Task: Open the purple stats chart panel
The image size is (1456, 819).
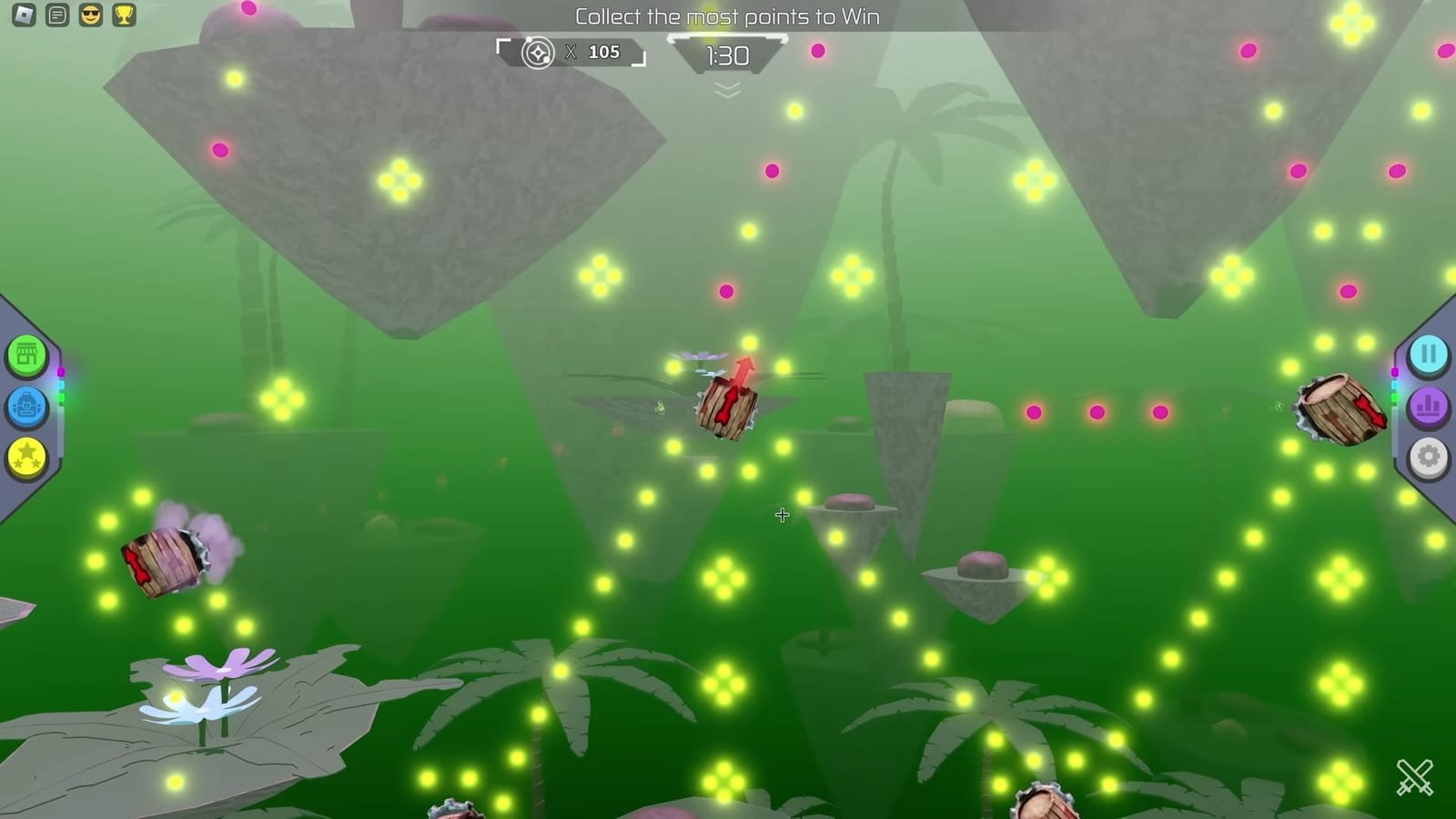Action: [x=1429, y=408]
